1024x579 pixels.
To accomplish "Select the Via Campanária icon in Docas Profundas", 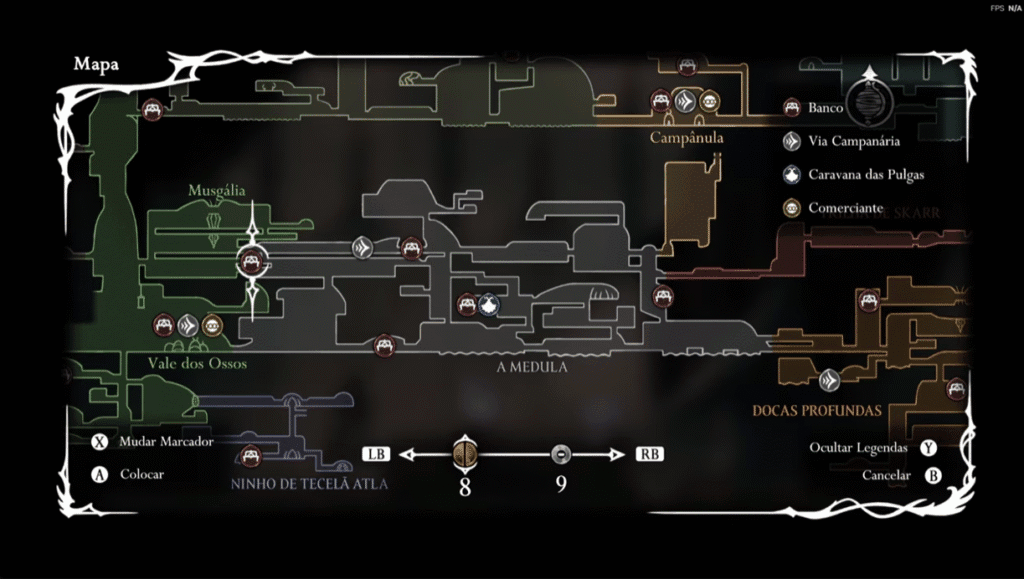I will point(829,380).
